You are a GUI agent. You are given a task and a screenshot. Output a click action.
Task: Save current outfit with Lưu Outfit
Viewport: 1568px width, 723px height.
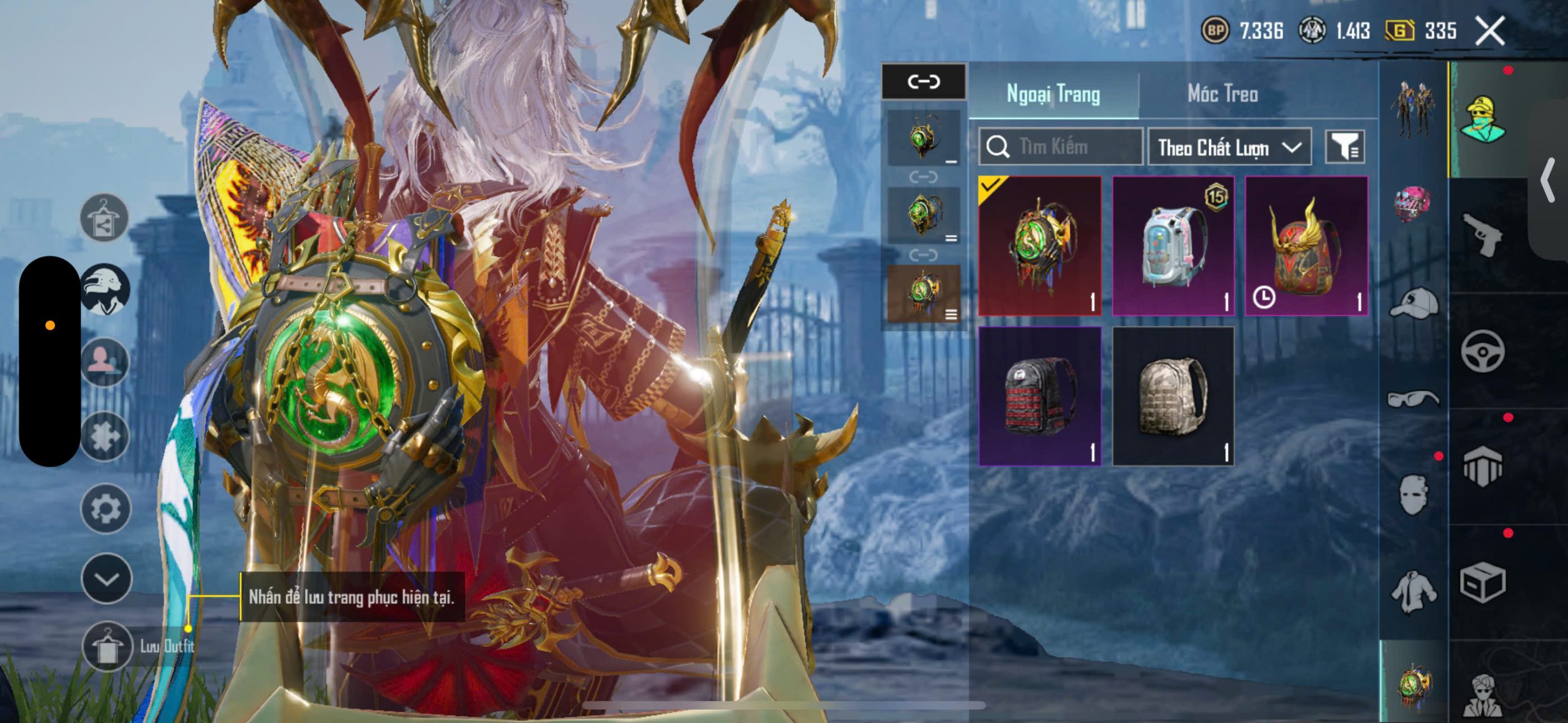point(108,646)
